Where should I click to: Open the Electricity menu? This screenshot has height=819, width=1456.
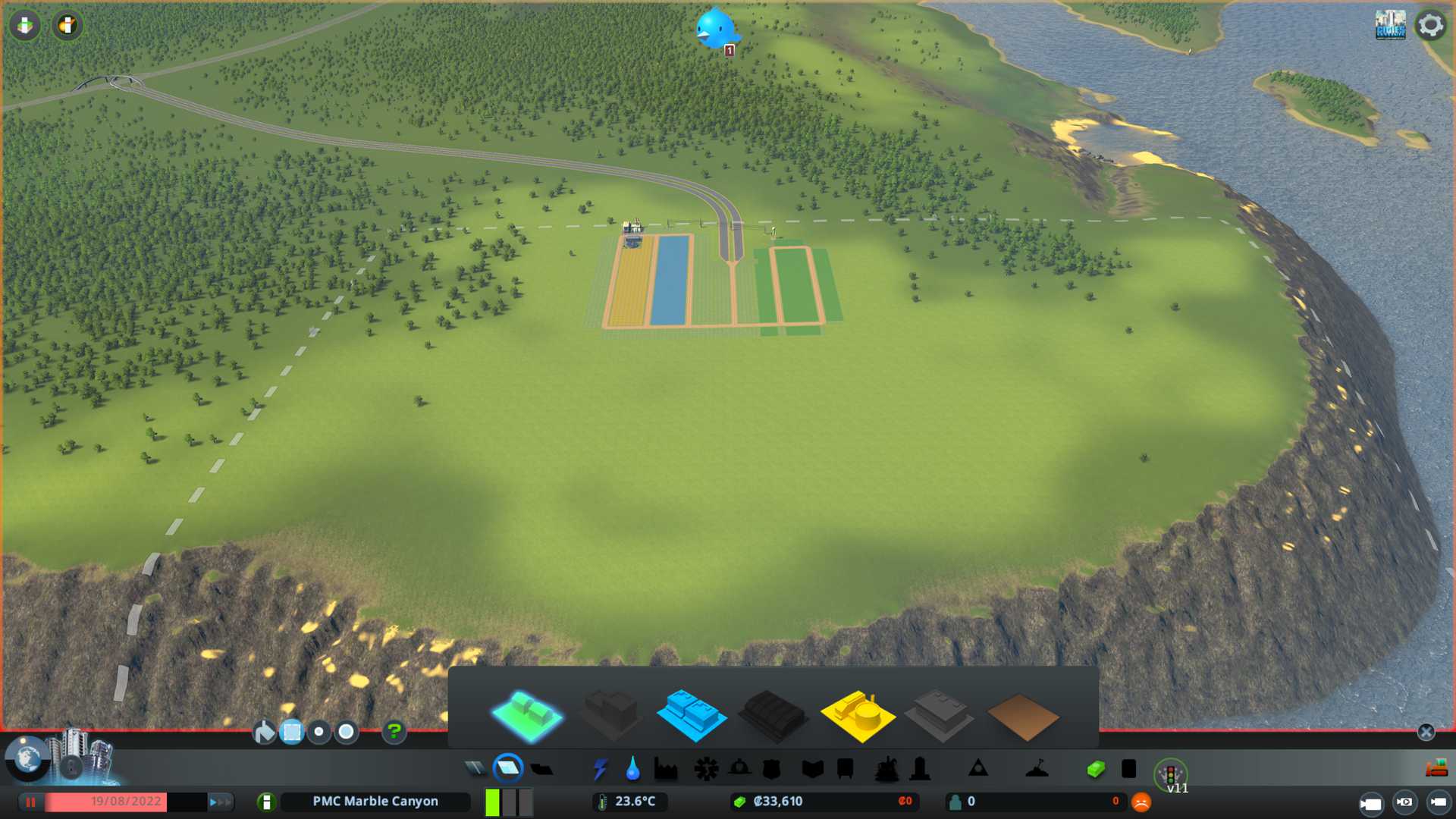point(600,770)
